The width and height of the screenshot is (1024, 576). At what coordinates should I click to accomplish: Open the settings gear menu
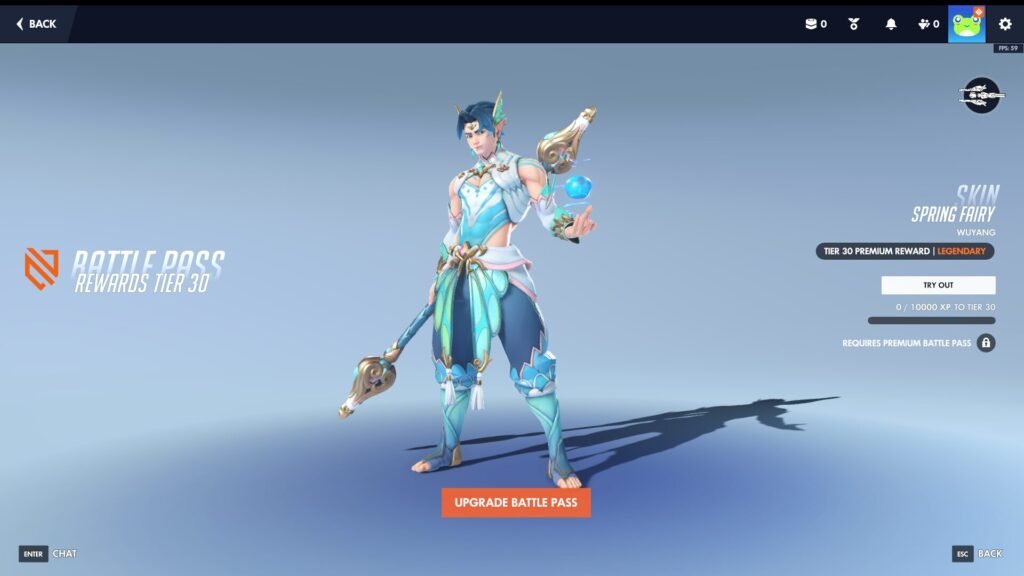click(1005, 24)
